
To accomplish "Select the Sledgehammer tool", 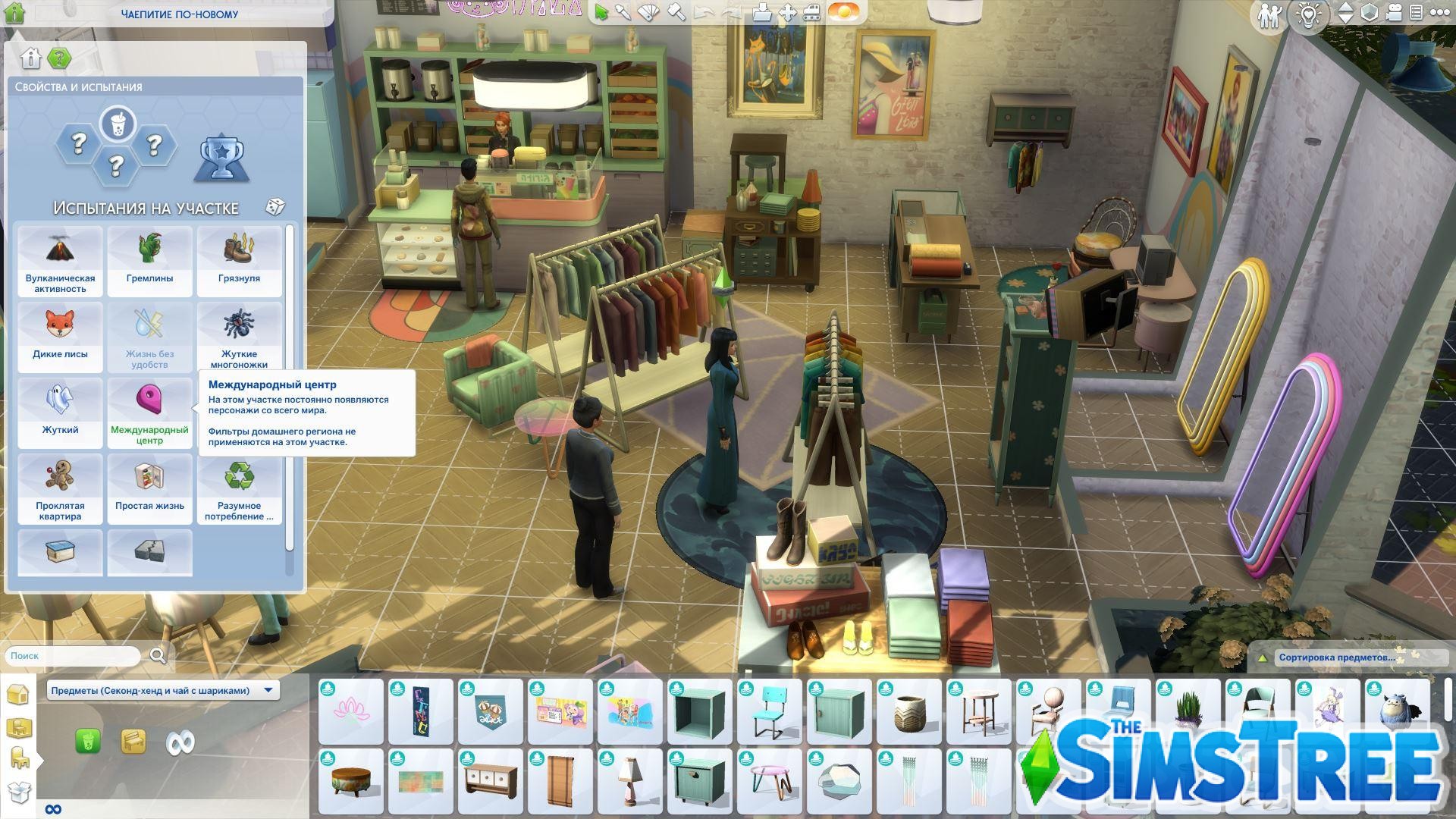I will click(x=676, y=13).
